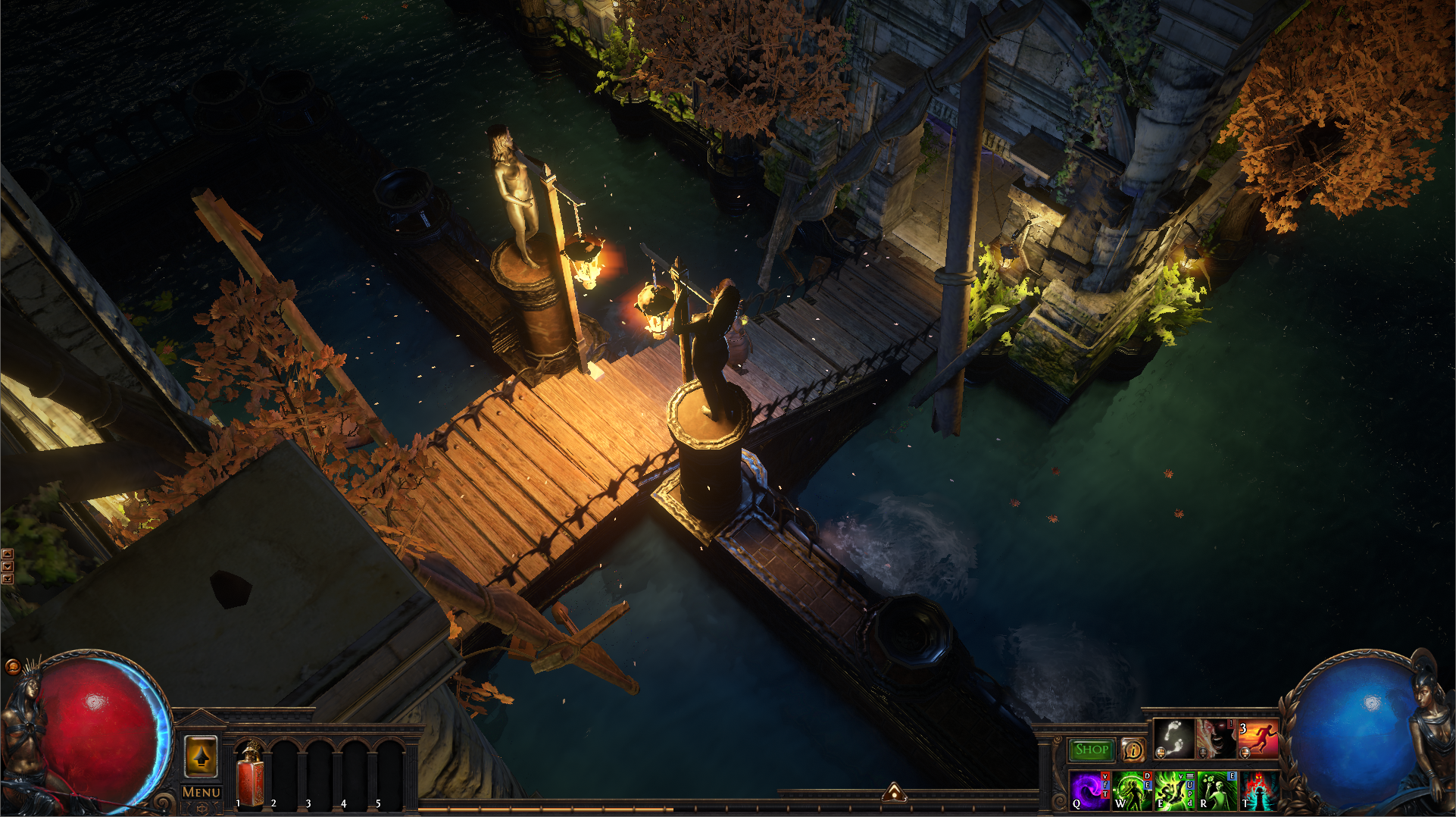Click the chat scroll-down arrow button

8,566
